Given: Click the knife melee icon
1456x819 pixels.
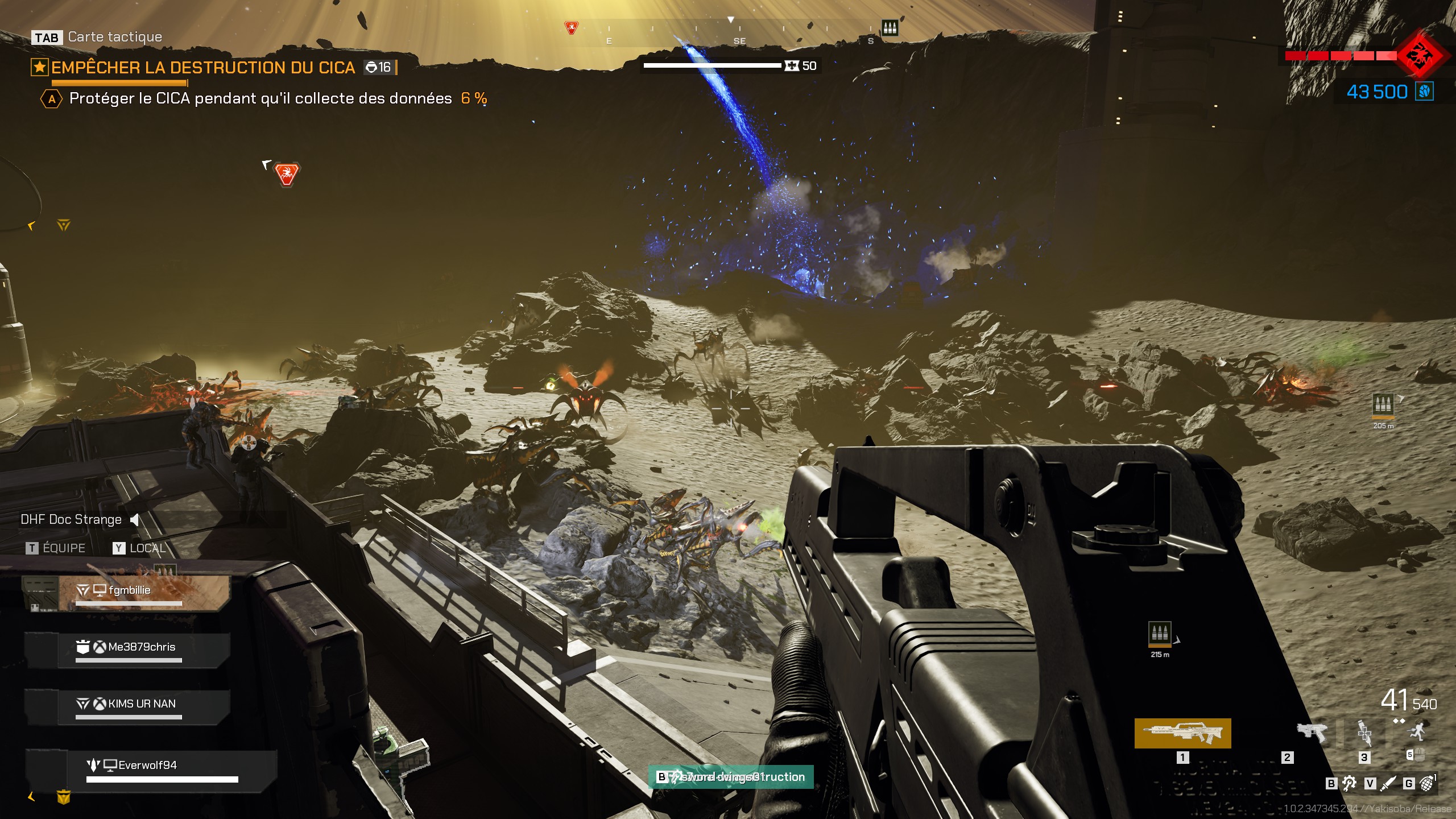Looking at the screenshot, I should click(1388, 784).
